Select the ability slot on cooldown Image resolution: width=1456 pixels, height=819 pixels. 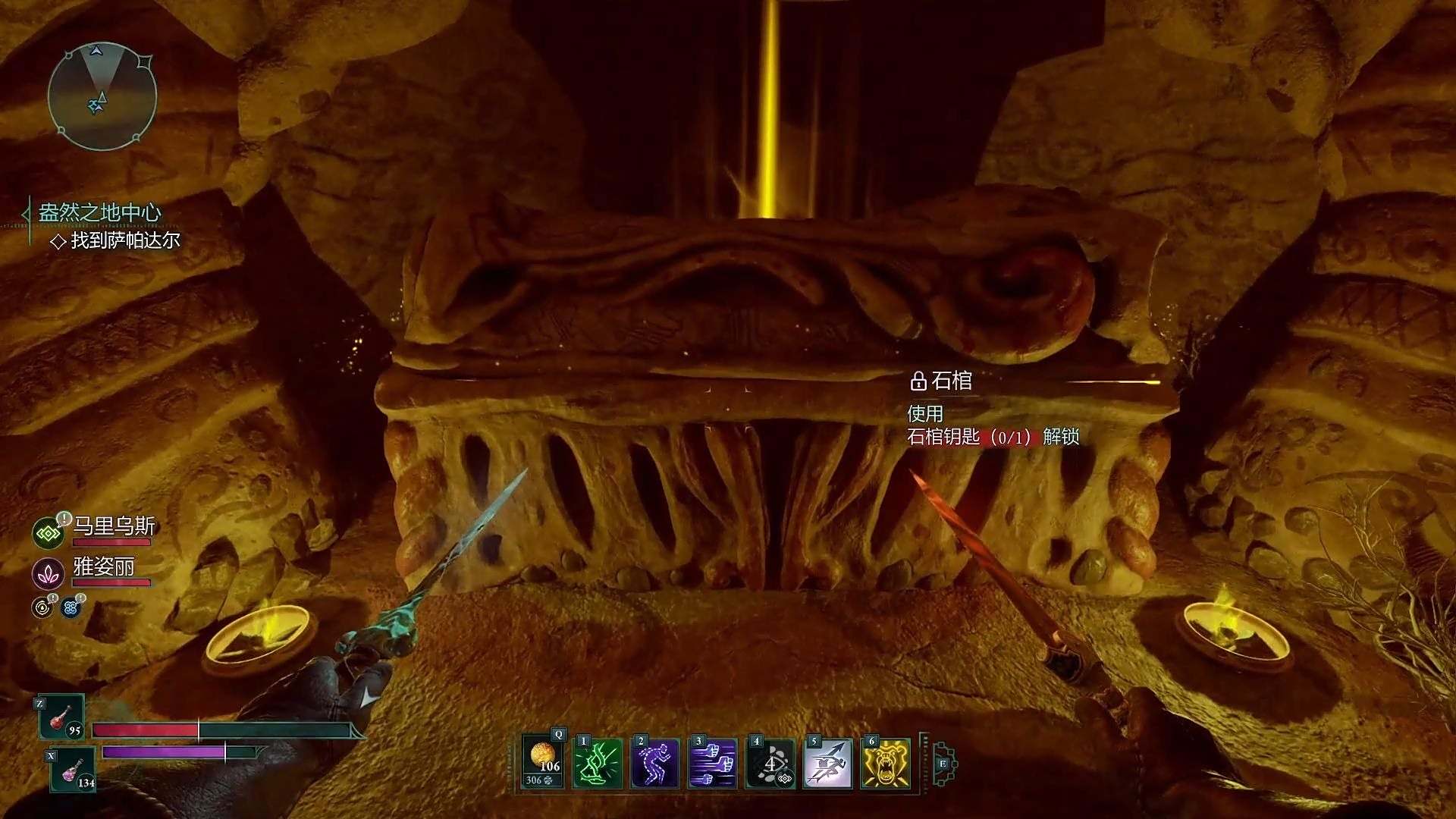(x=770, y=763)
